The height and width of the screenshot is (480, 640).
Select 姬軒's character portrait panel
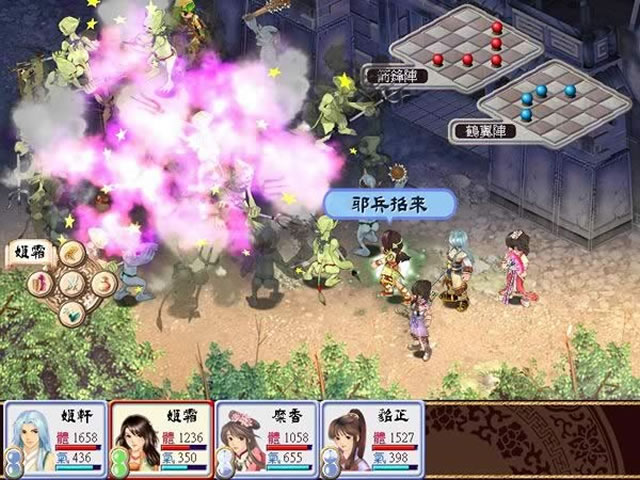coord(56,437)
